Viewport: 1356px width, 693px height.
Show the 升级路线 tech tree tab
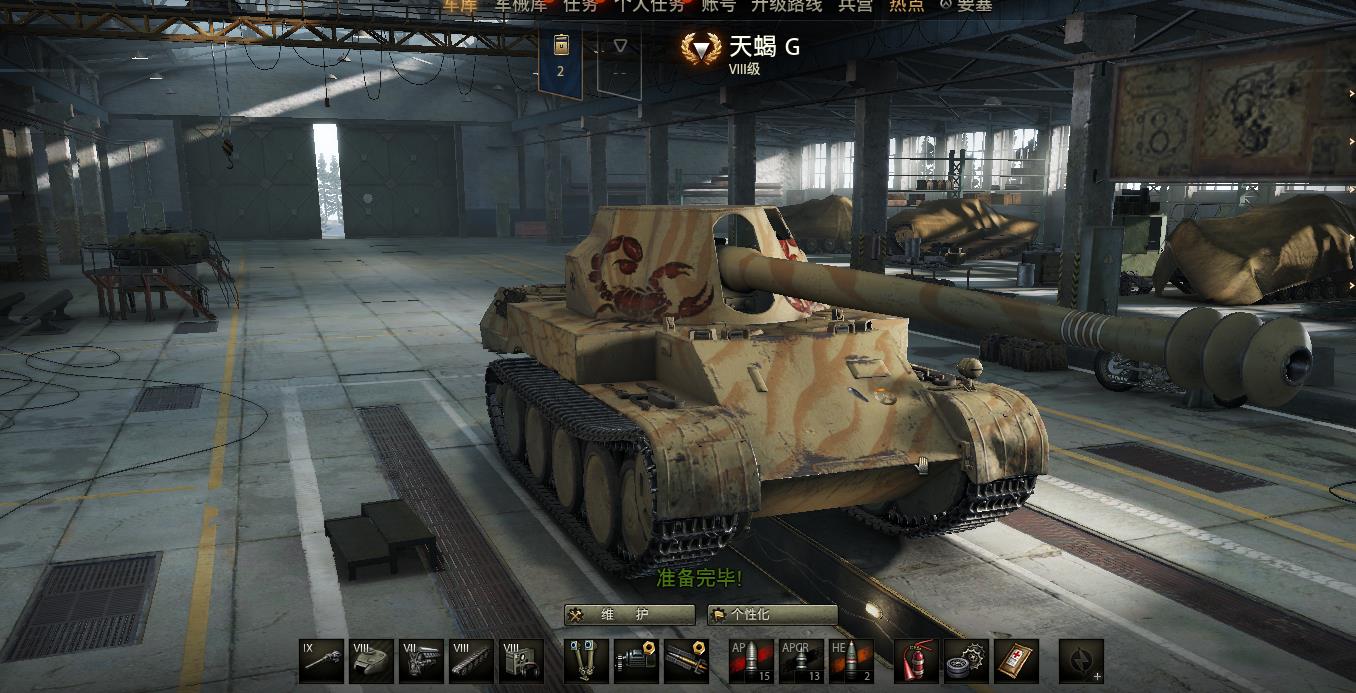tap(786, 5)
